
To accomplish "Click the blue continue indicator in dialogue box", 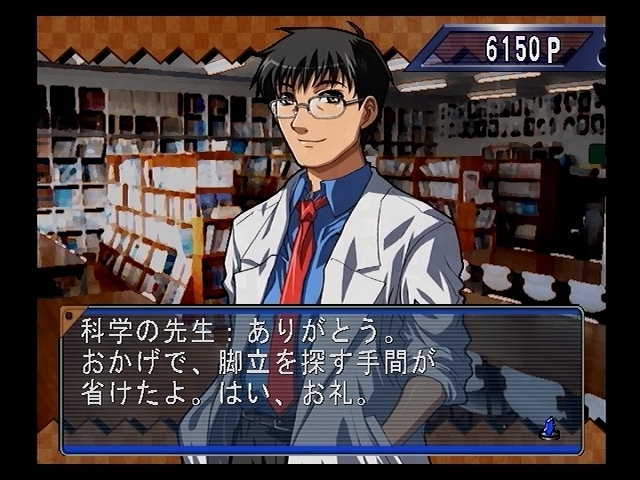I will 548,428.
